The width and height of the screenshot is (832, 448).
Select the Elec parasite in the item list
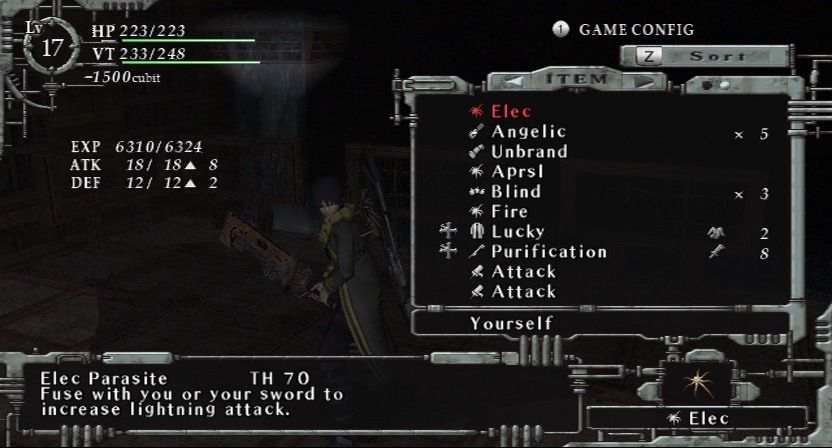click(x=511, y=112)
